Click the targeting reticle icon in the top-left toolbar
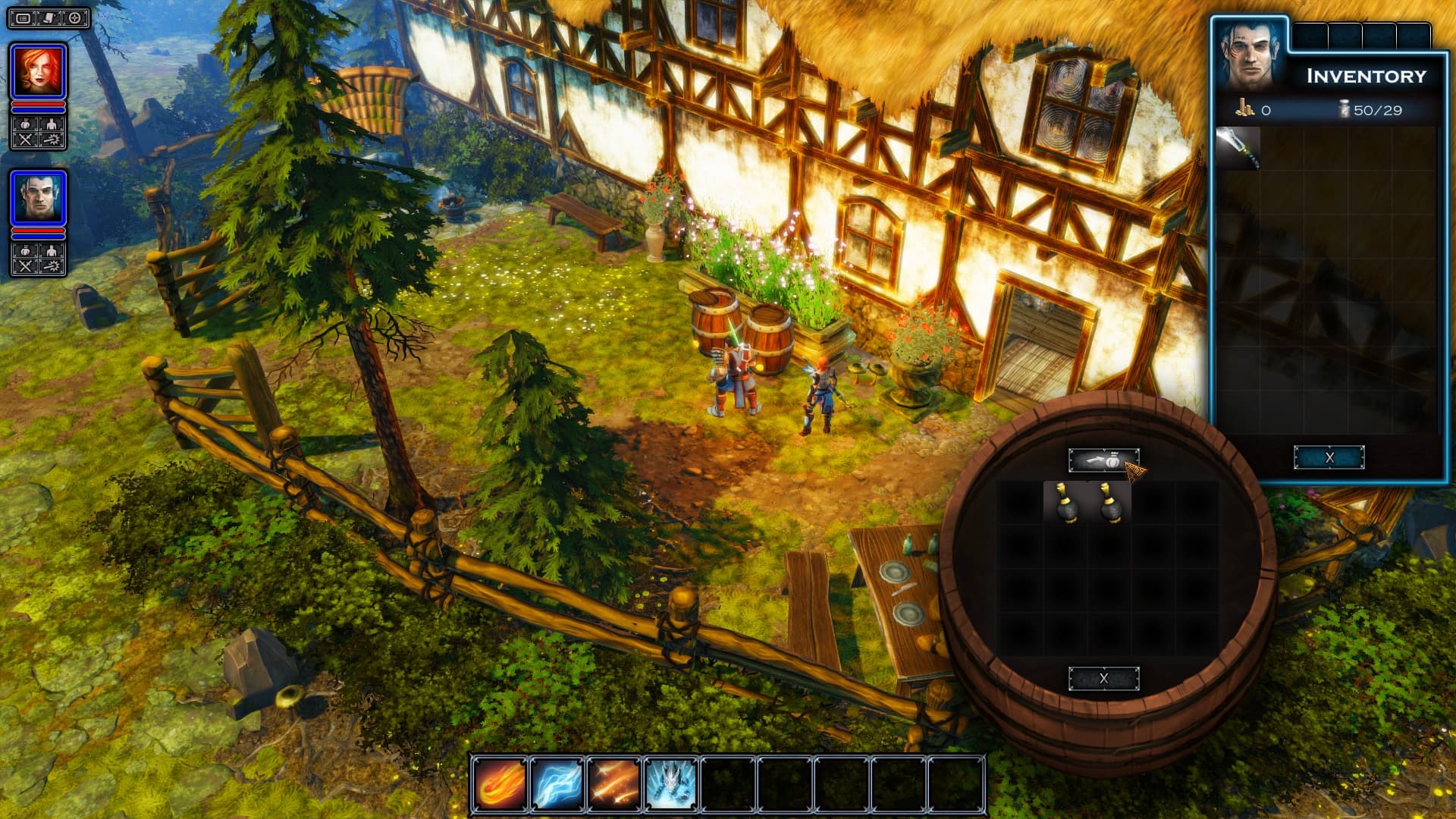 point(75,20)
